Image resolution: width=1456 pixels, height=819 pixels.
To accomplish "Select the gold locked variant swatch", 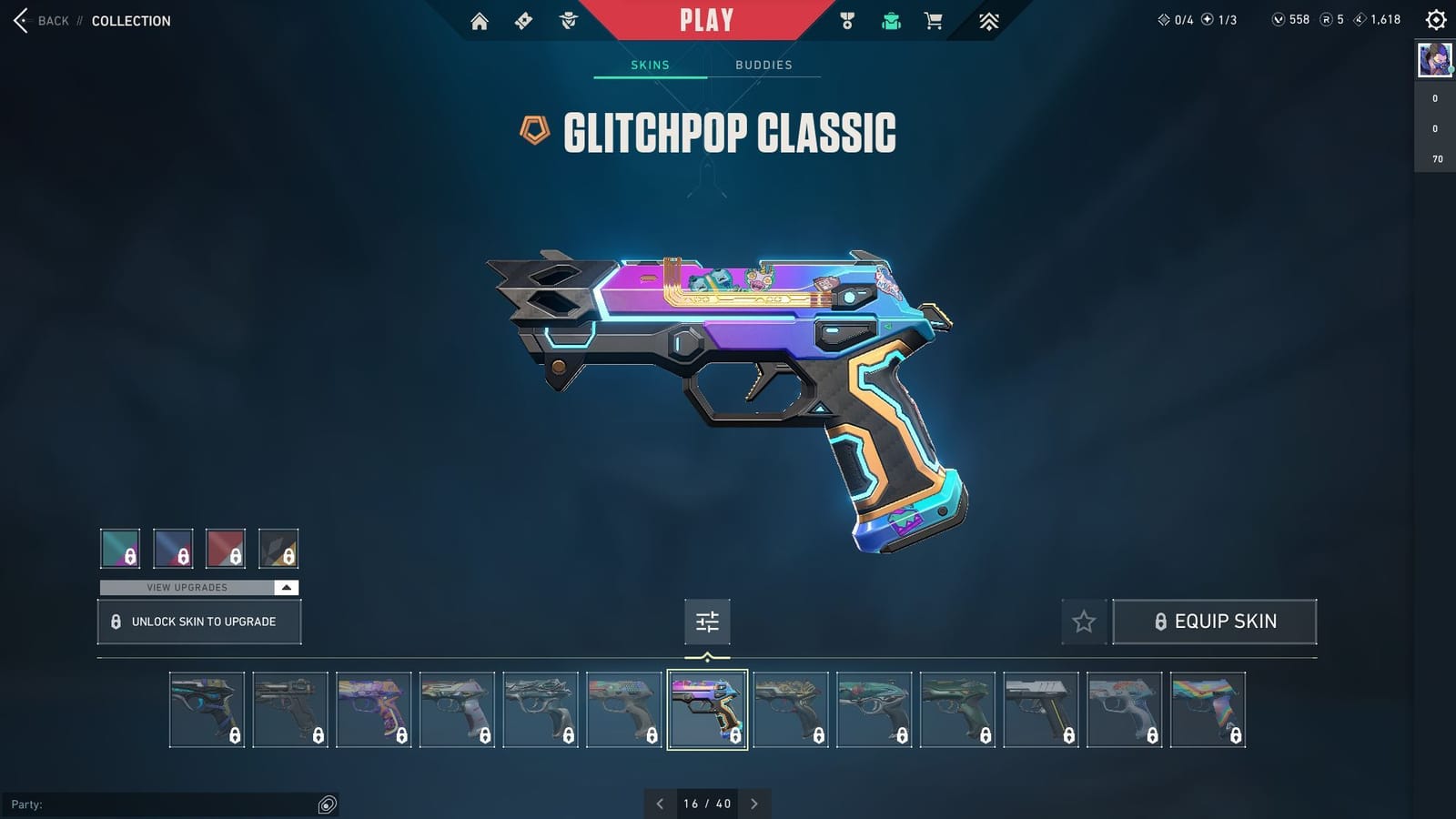I will pos(279,549).
